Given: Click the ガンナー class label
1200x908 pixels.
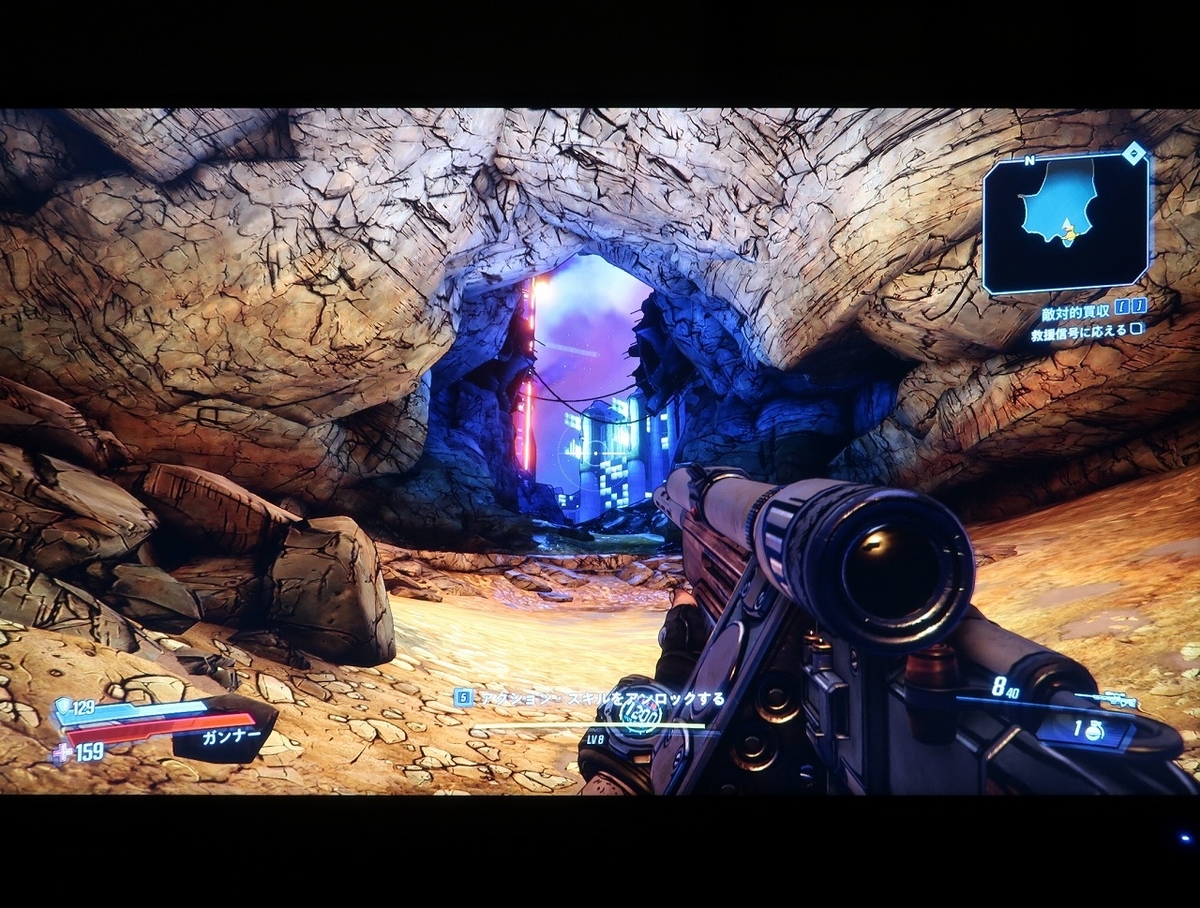Looking at the screenshot, I should point(231,735).
